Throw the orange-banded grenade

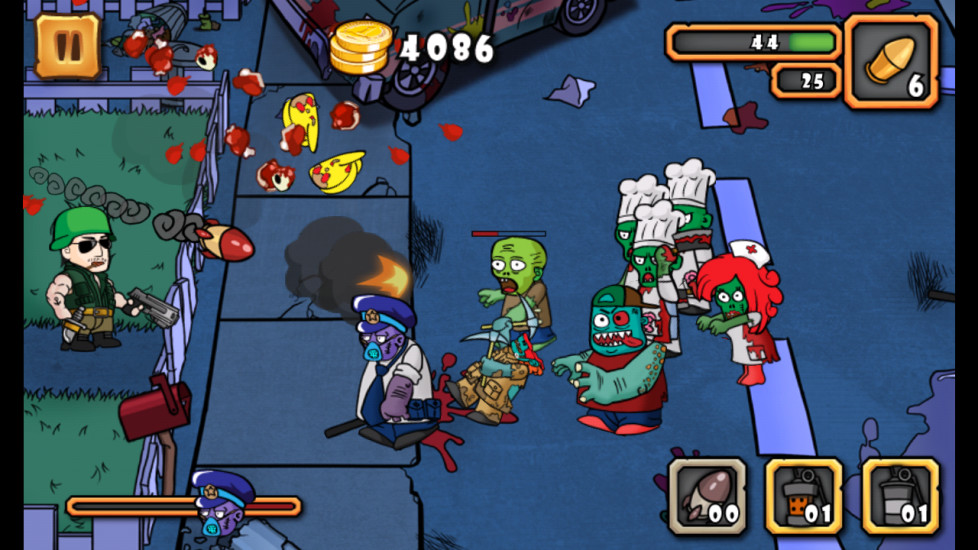(804, 497)
